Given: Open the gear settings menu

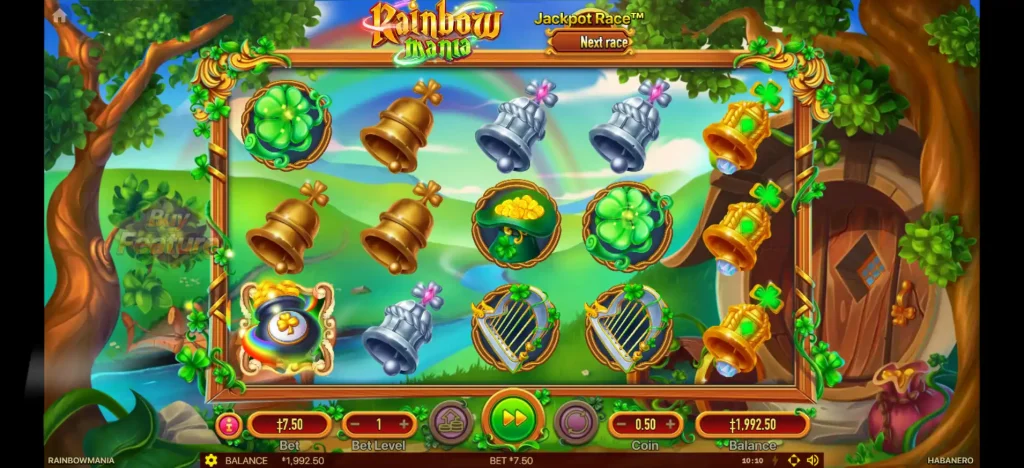Looking at the screenshot, I should tap(210, 460).
